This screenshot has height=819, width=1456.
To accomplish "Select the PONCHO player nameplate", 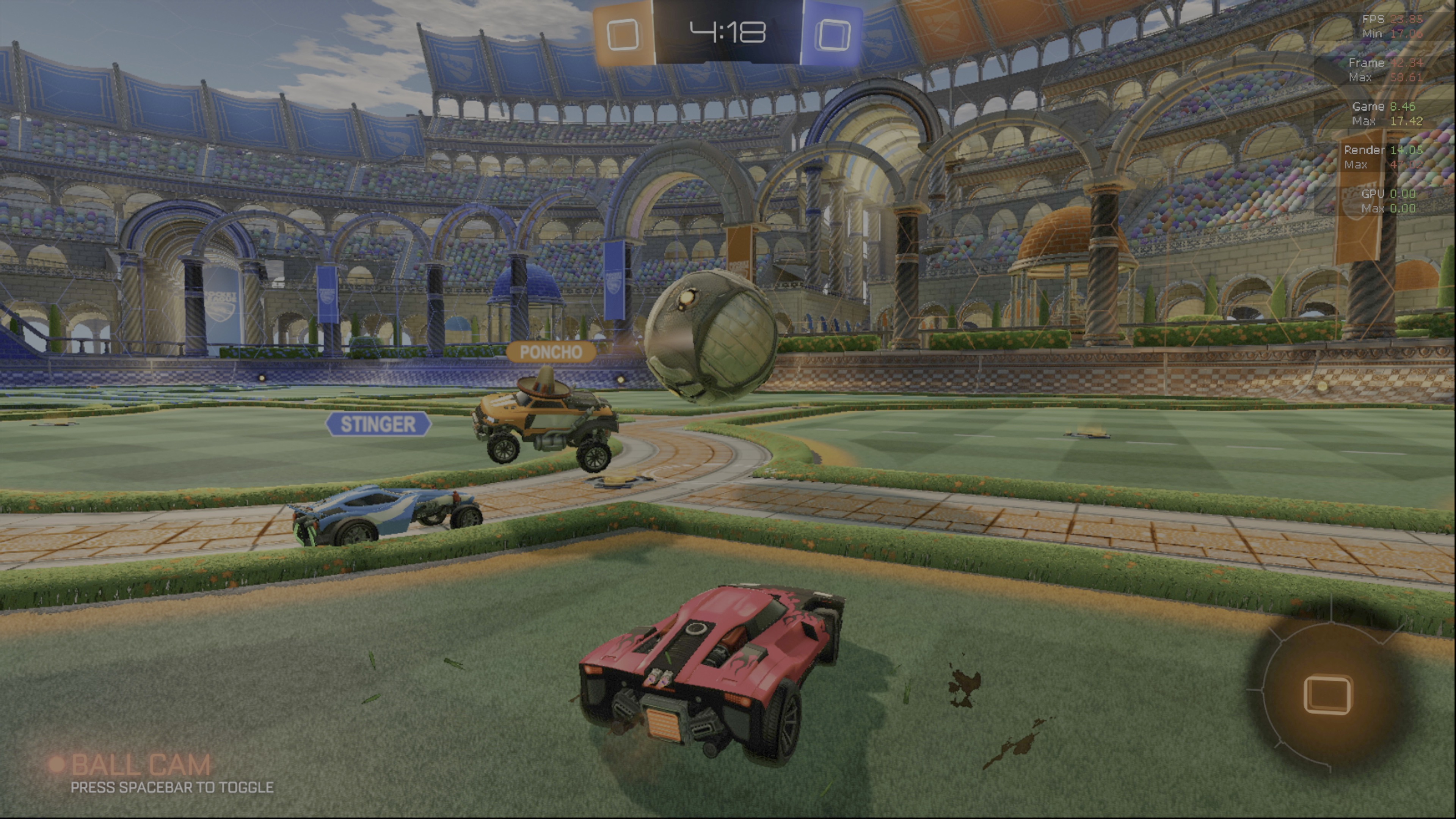I will click(551, 352).
